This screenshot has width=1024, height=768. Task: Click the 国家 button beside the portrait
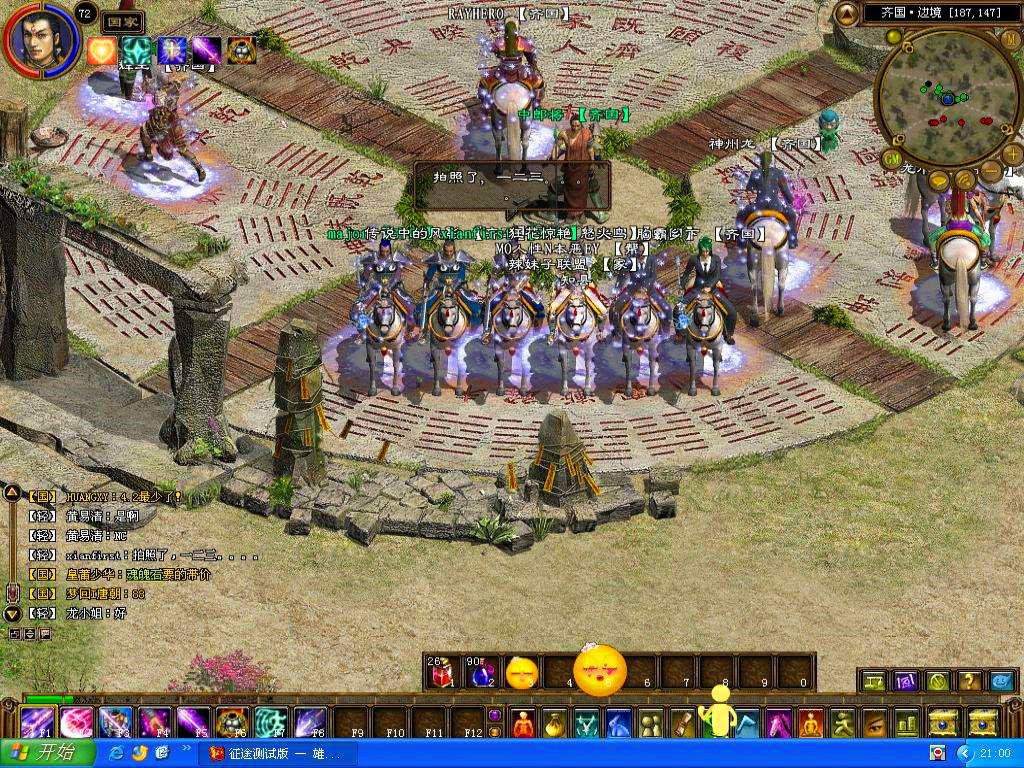click(122, 22)
